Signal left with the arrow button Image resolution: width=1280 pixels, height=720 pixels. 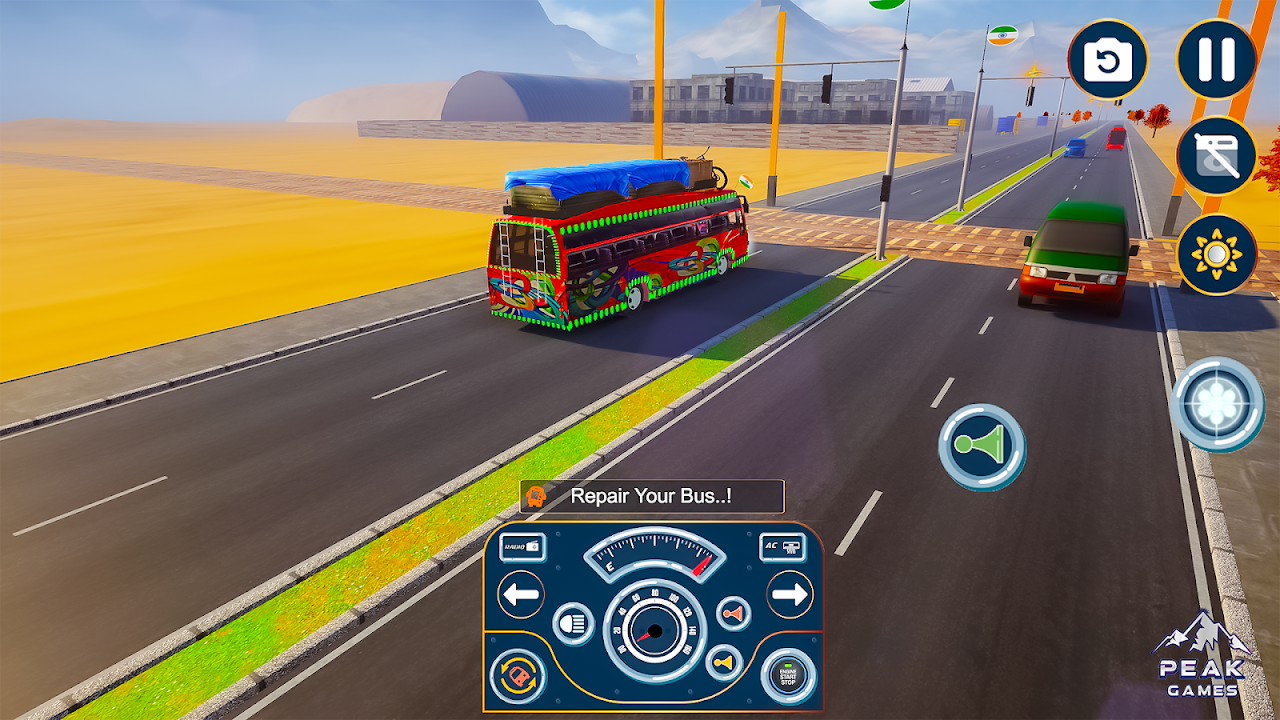tap(521, 595)
